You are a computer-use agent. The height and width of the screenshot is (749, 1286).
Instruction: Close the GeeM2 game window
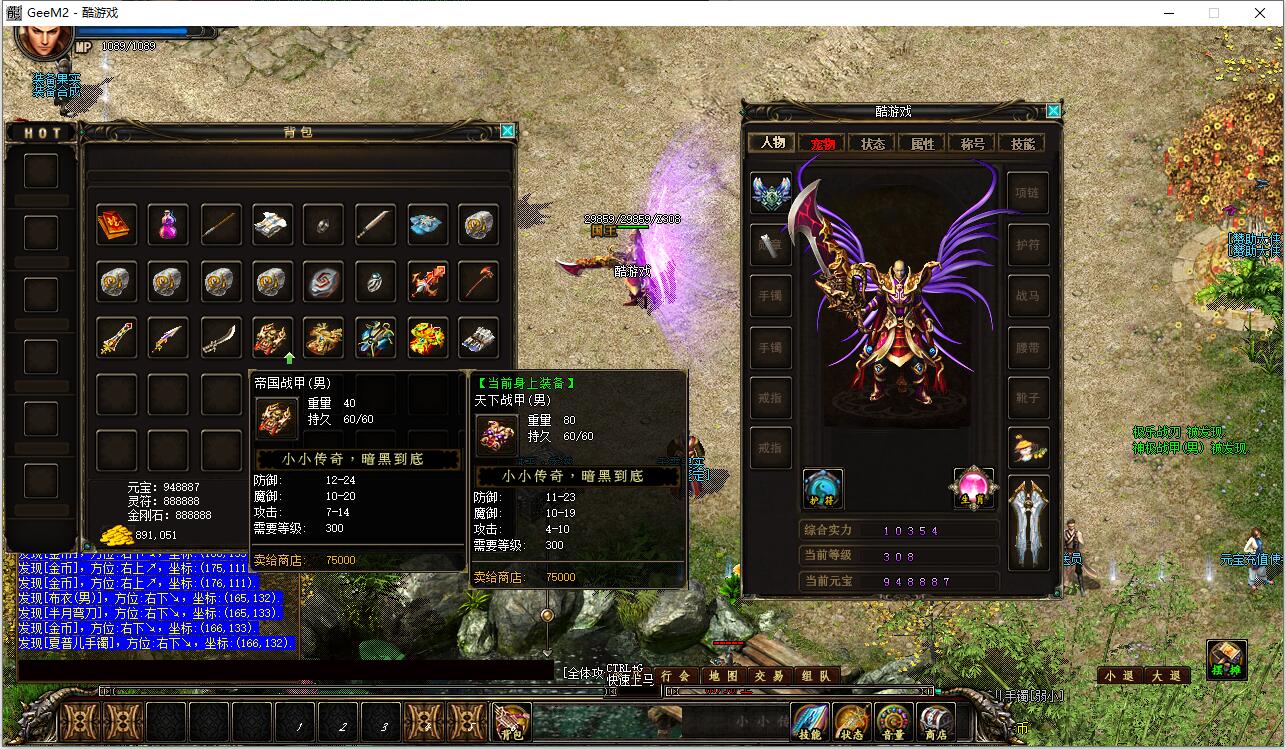1260,13
